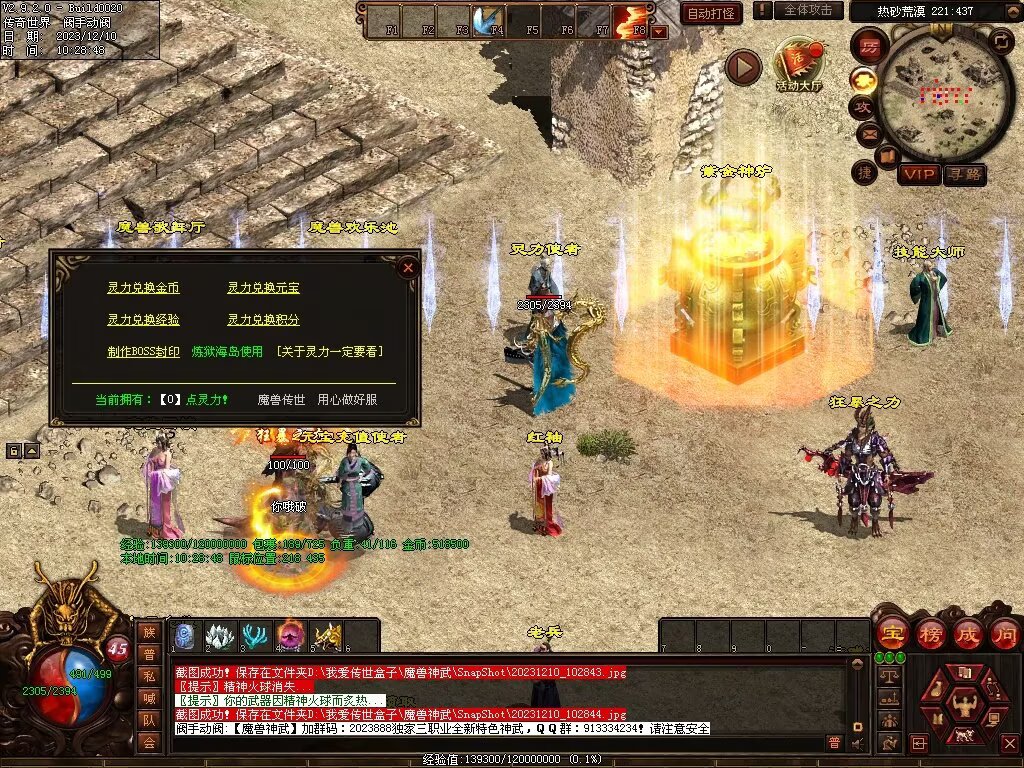
Task: Open the 活动大厅 event hall icon
Action: 798,65
